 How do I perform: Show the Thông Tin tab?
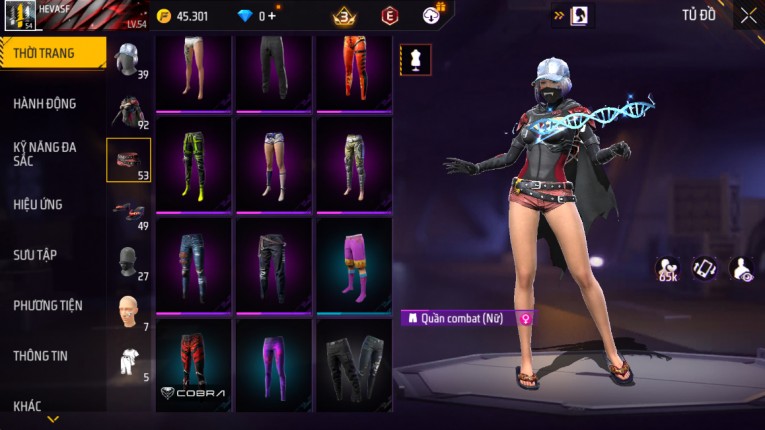41,356
